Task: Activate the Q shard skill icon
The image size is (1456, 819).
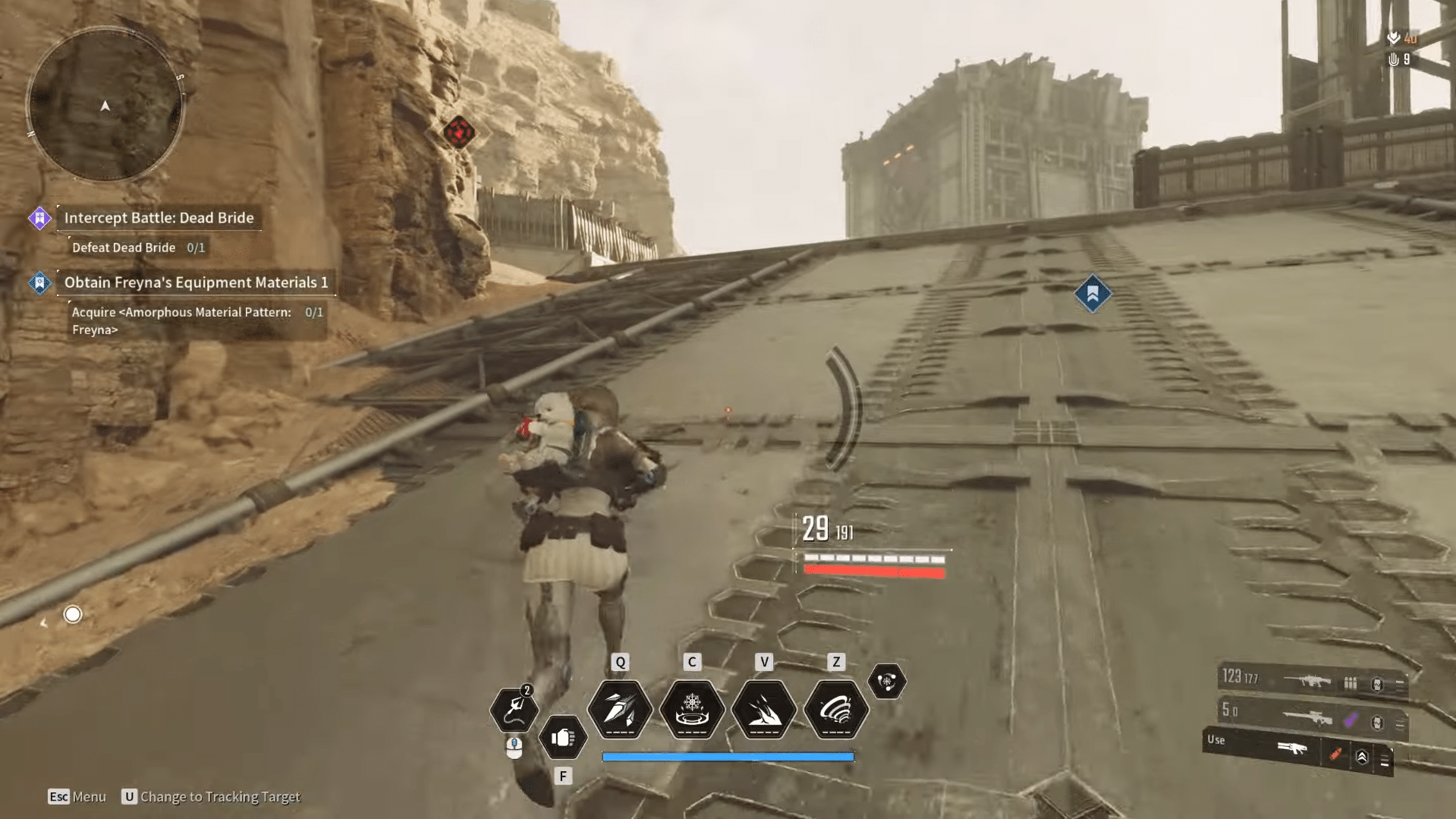Action: coord(620,710)
